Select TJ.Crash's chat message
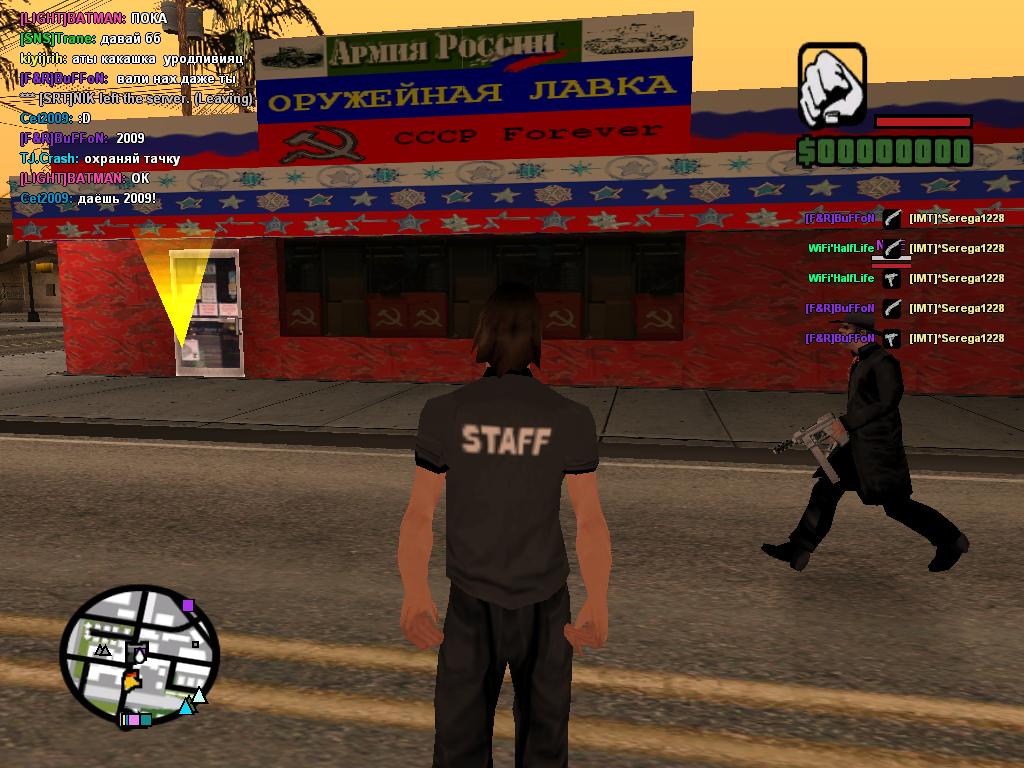 point(100,158)
